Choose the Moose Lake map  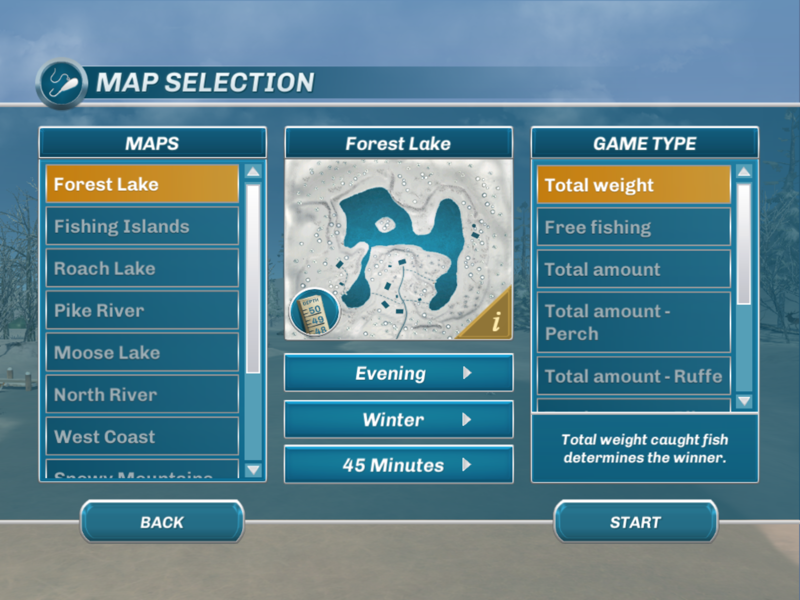[142, 353]
